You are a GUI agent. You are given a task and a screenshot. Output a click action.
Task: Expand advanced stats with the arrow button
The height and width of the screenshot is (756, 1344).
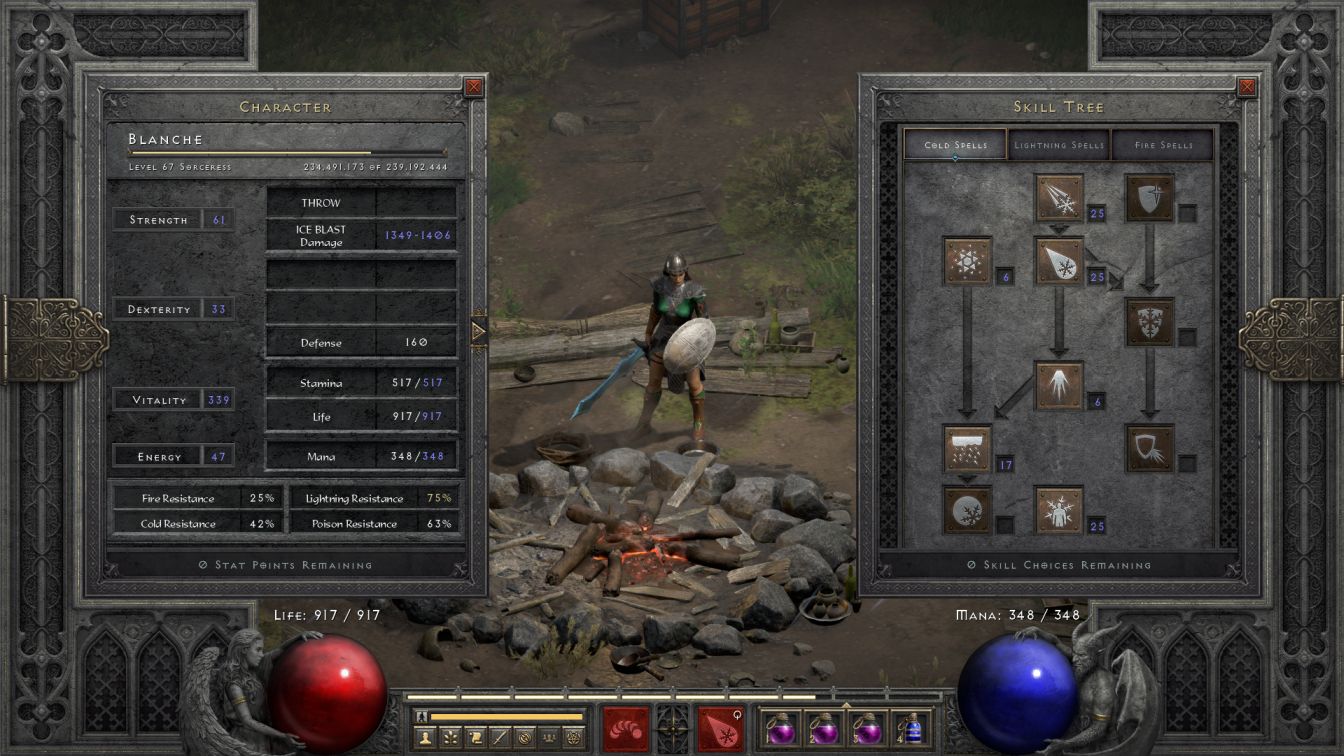pyautogui.click(x=478, y=331)
